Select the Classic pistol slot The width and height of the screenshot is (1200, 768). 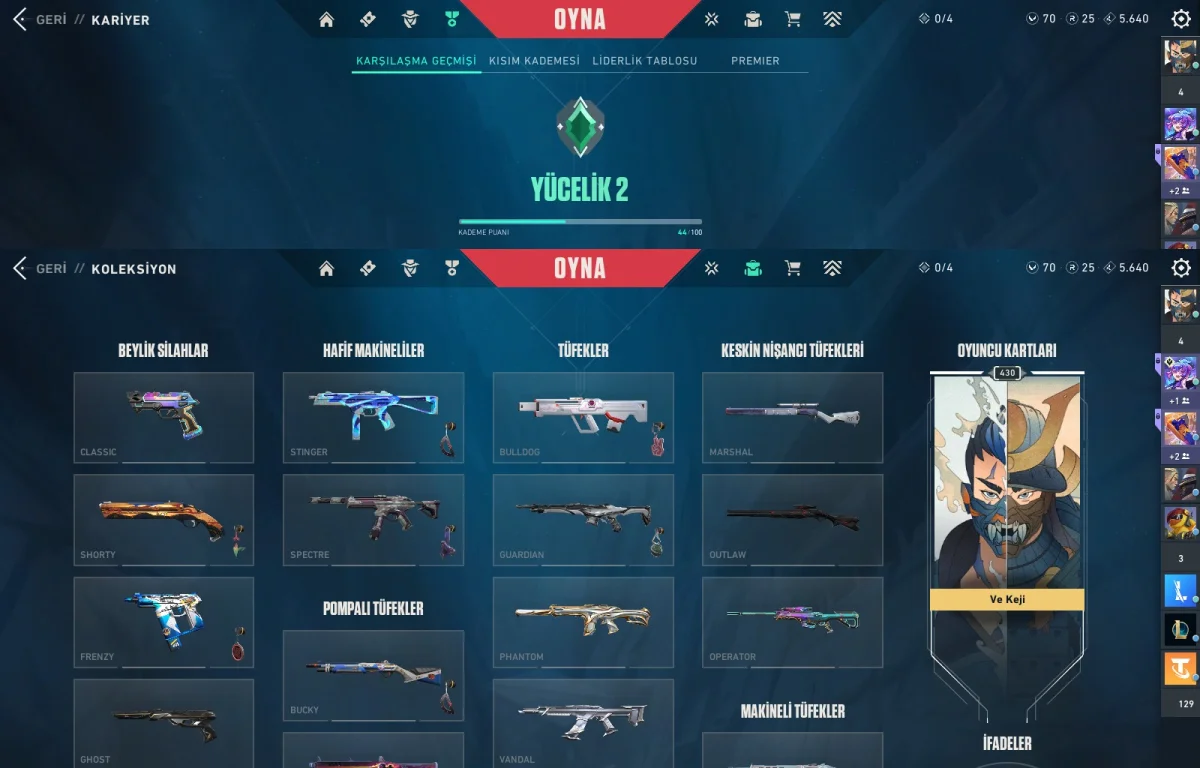coord(163,417)
